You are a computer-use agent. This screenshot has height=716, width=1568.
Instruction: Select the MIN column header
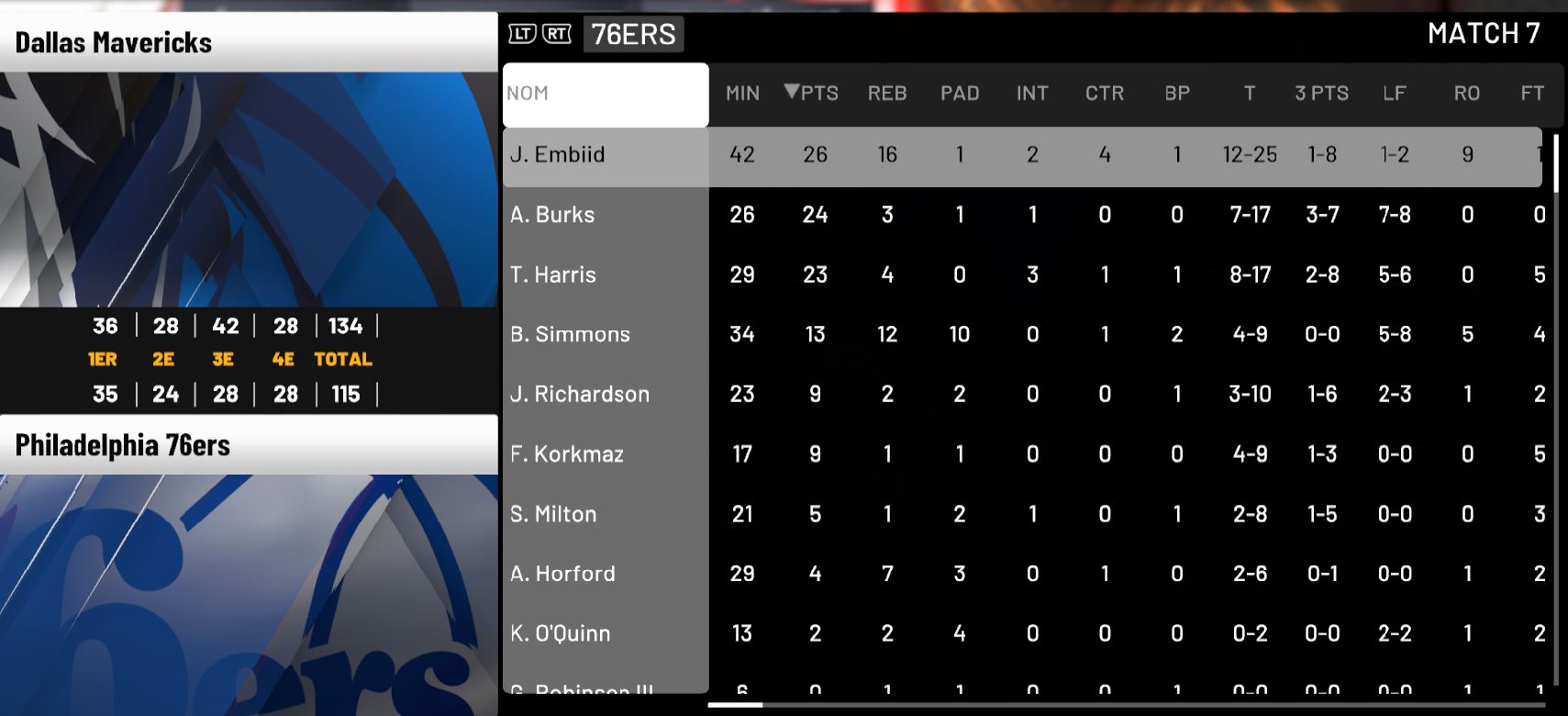741,93
